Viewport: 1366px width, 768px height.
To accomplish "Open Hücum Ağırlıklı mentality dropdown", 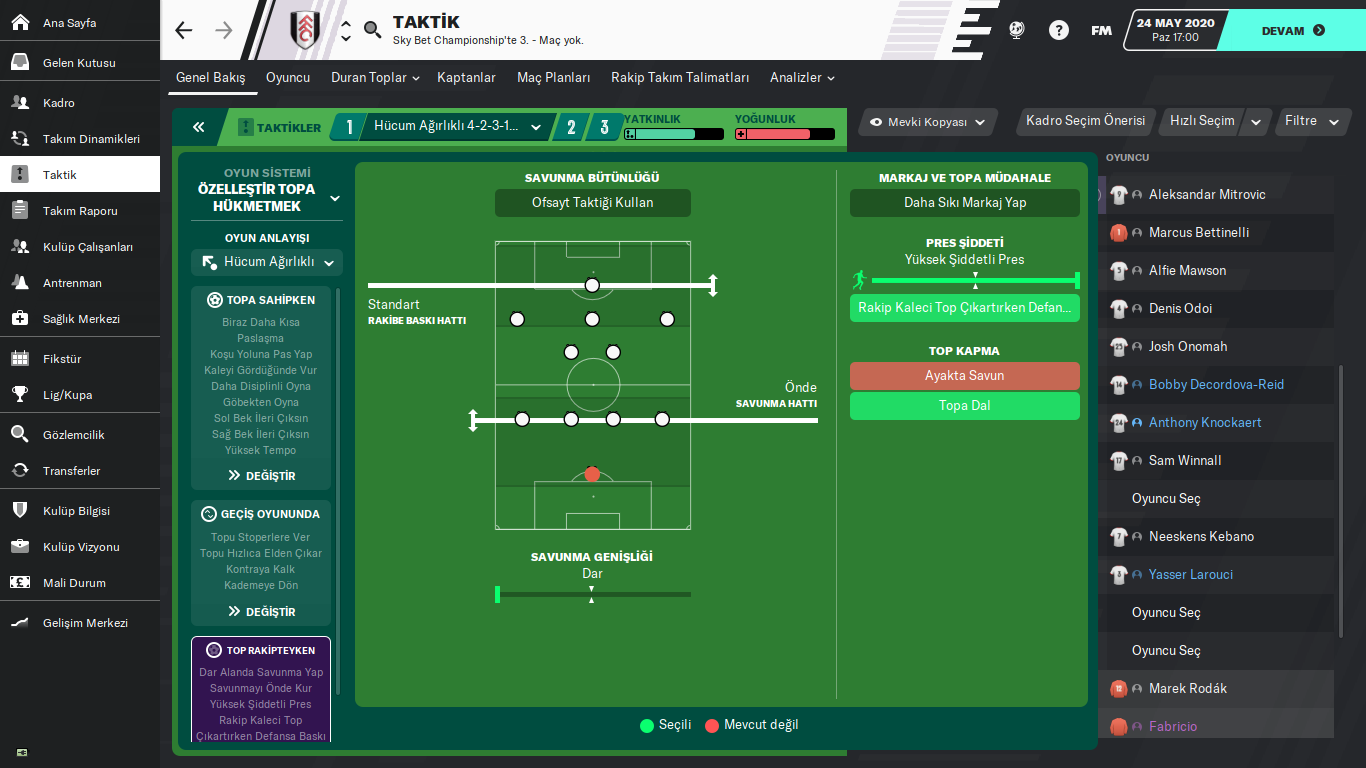I will click(267, 263).
